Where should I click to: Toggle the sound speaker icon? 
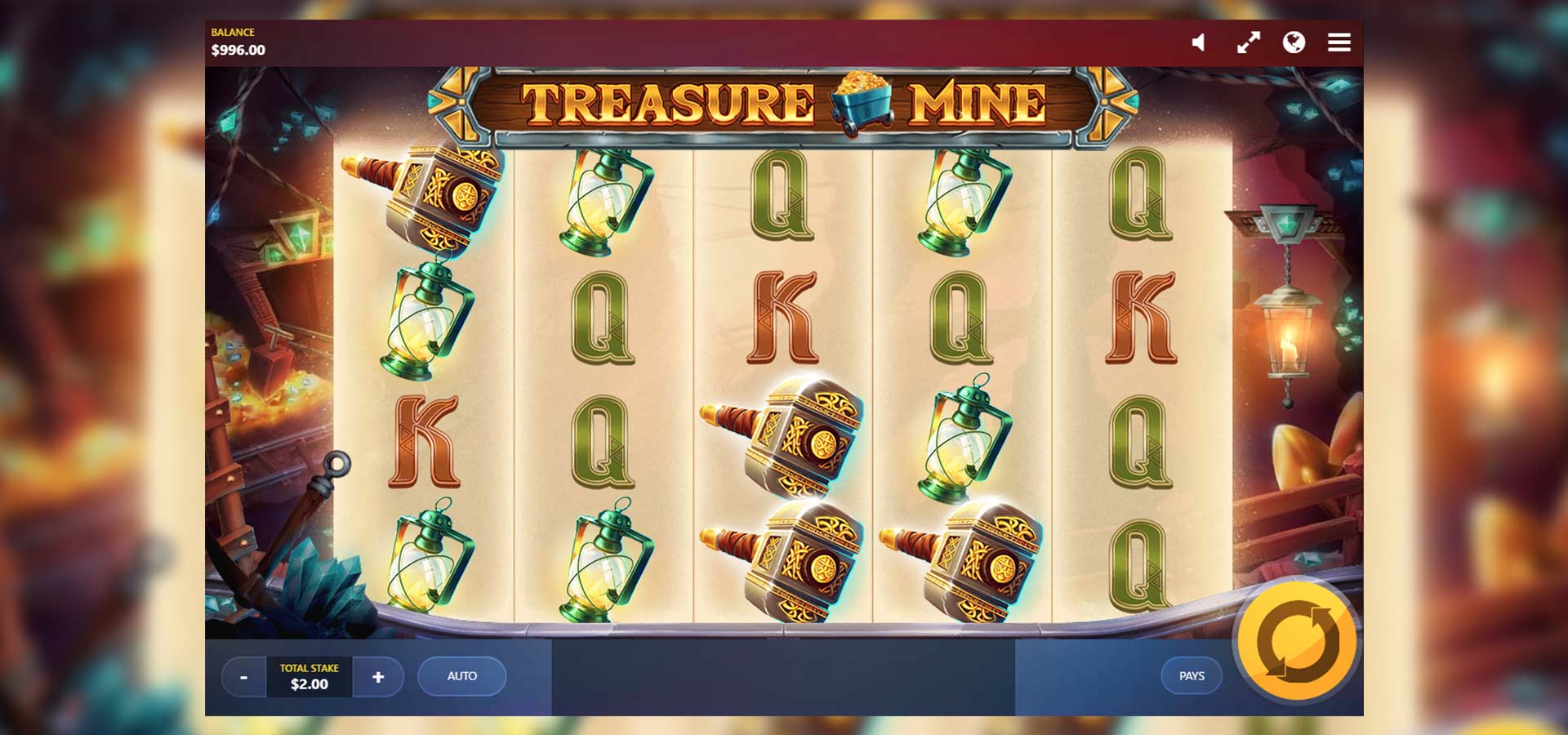(x=1198, y=42)
